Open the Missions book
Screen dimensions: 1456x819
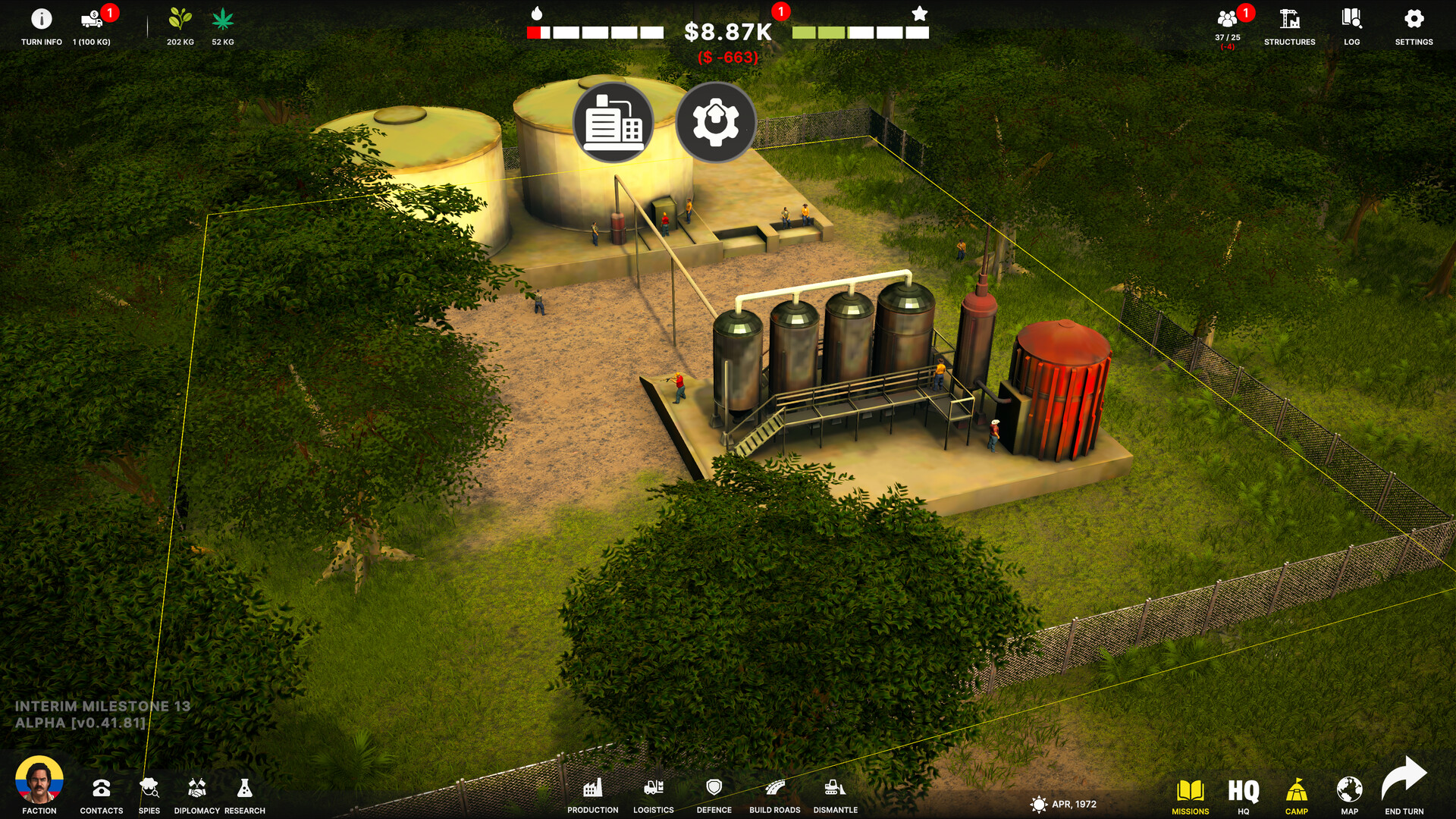(x=1191, y=793)
